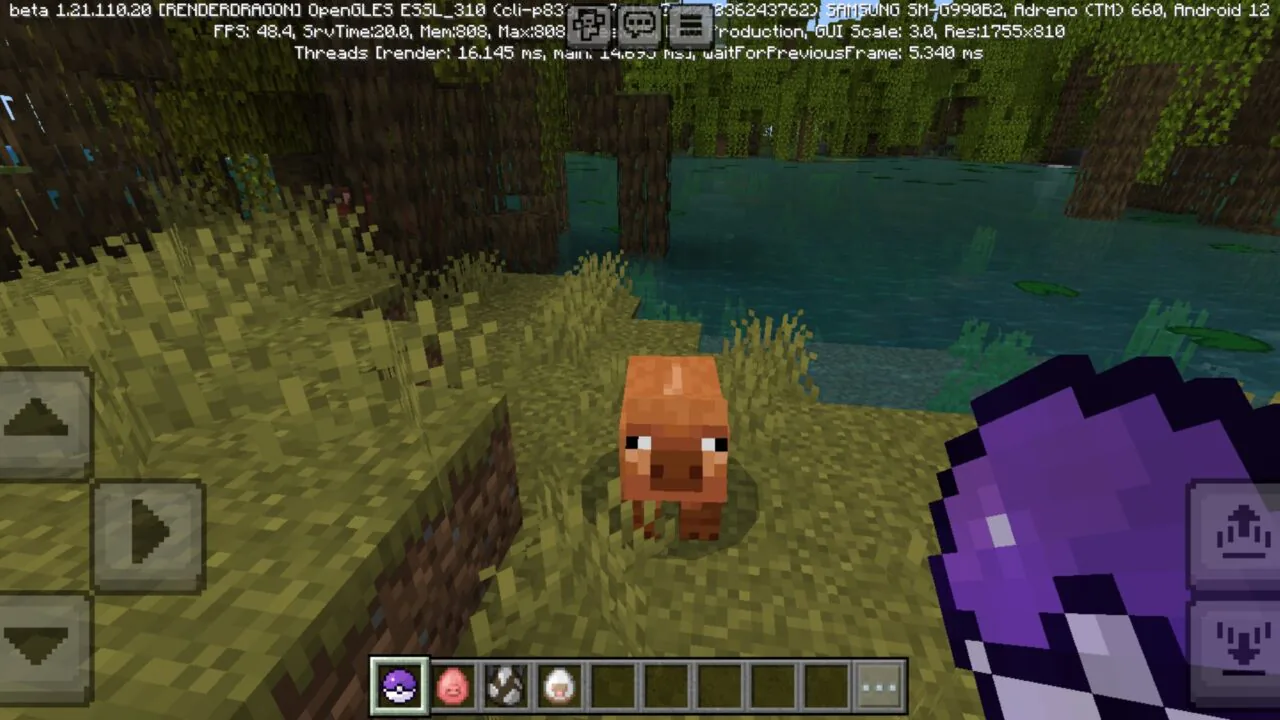The height and width of the screenshot is (720, 1280).
Task: Expand the inventory via the ellipsis button
Action: 878,684
